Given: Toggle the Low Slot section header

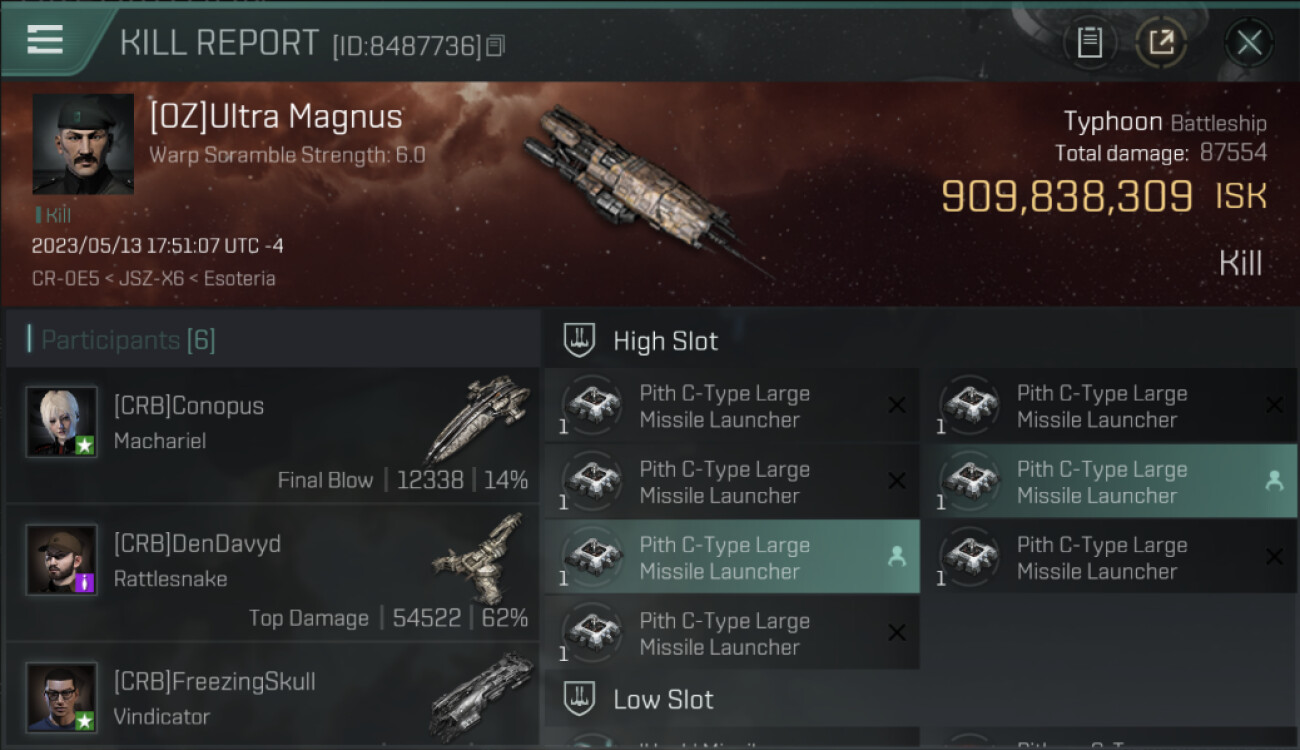Looking at the screenshot, I should click(x=663, y=699).
